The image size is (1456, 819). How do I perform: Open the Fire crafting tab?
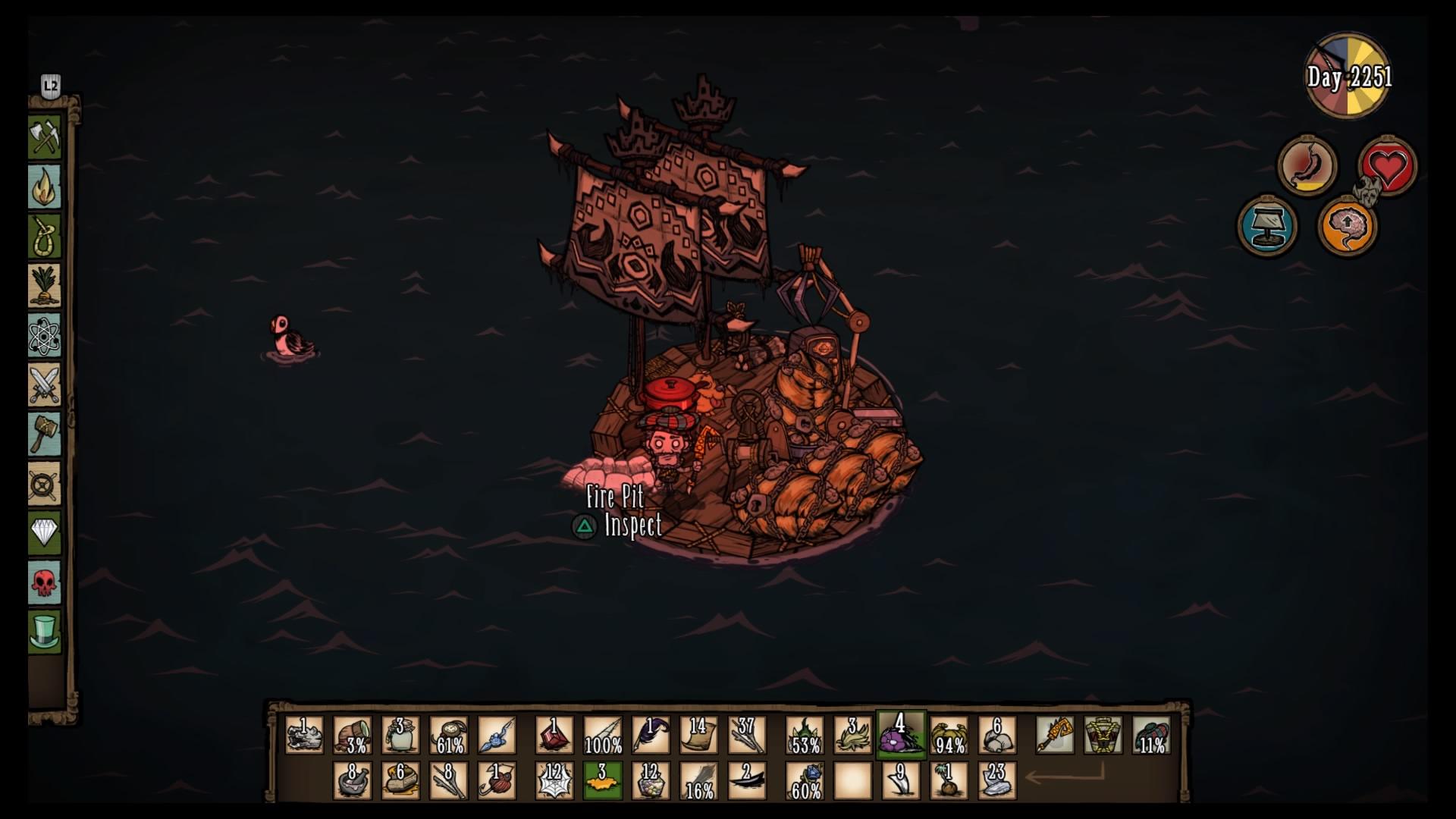point(45,187)
